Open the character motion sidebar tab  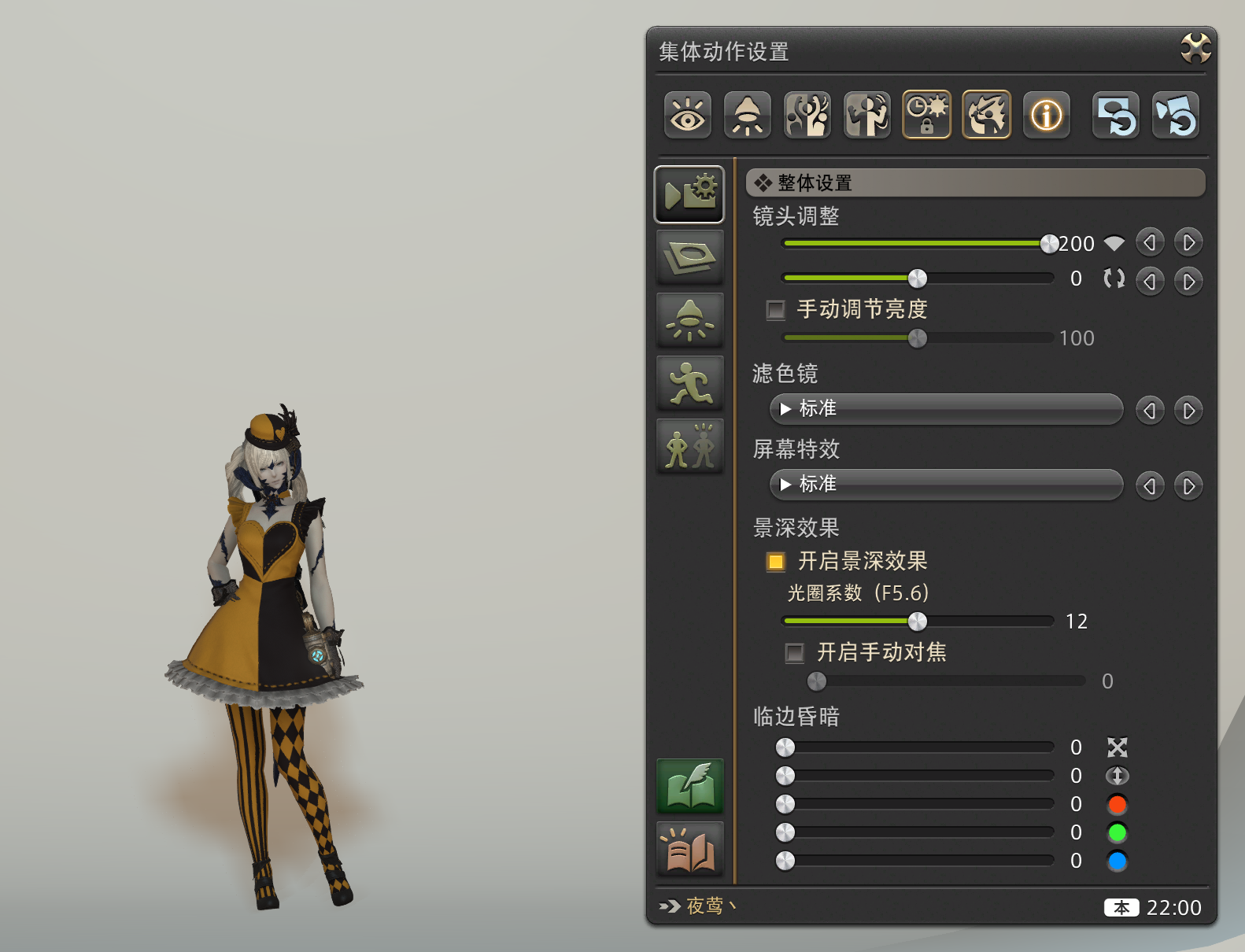point(689,384)
